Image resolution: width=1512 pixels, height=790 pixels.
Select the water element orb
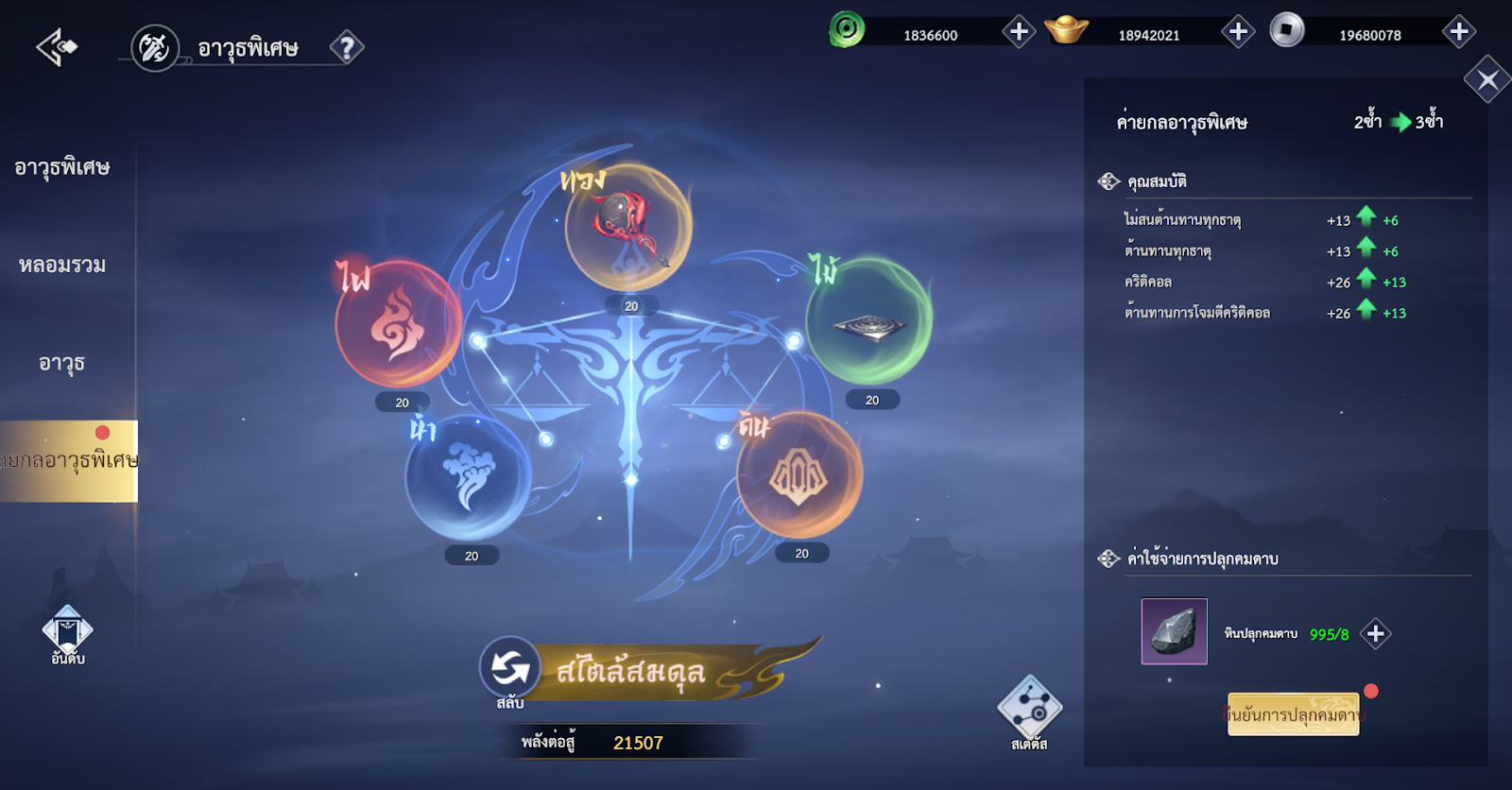[469, 477]
